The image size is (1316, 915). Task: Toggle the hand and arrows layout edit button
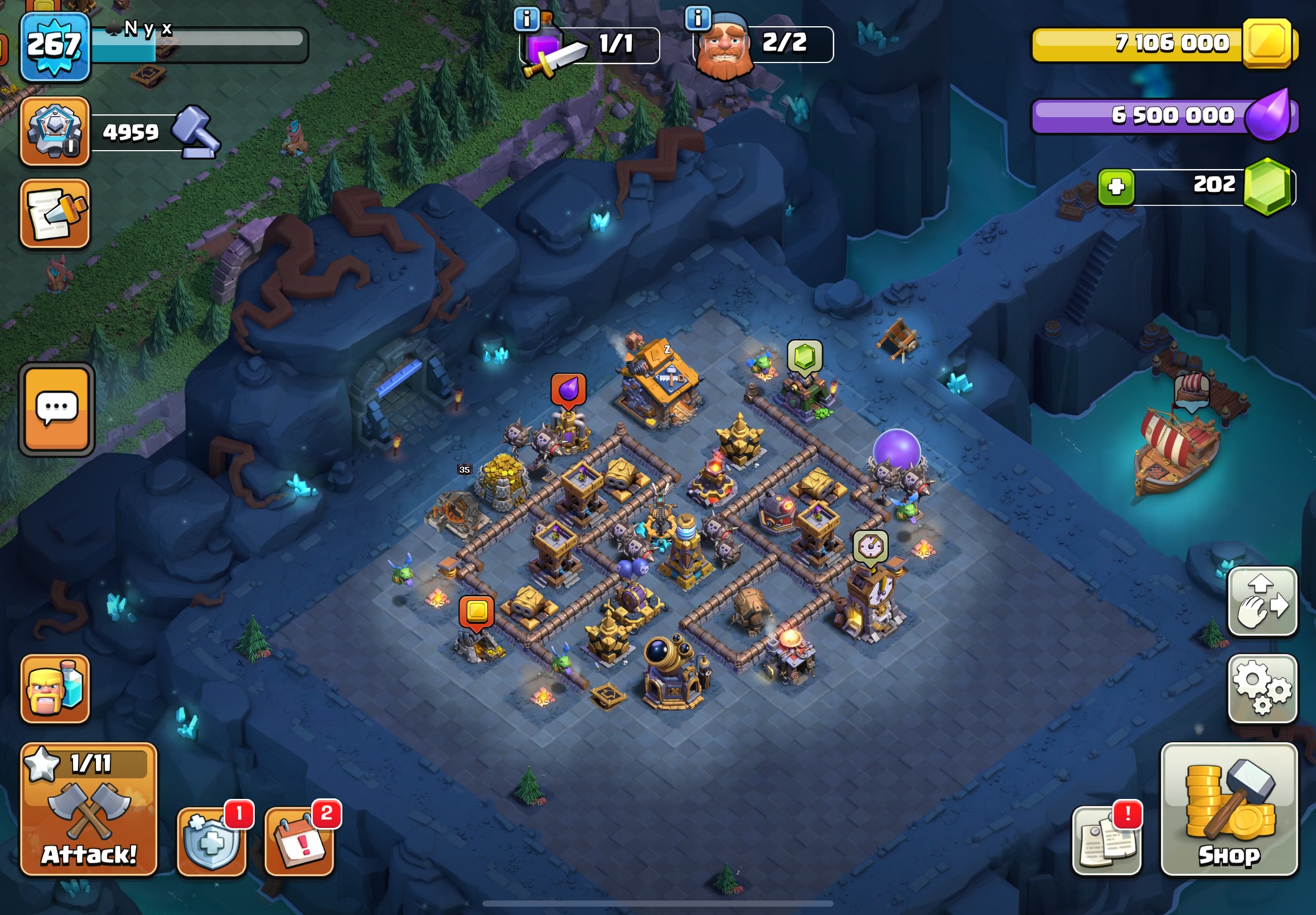tap(1262, 601)
